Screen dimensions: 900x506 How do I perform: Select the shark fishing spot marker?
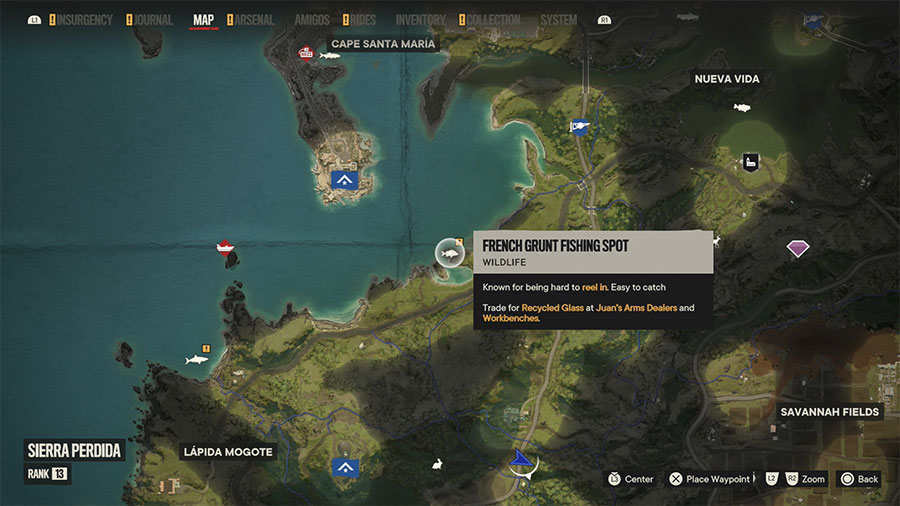(197, 358)
